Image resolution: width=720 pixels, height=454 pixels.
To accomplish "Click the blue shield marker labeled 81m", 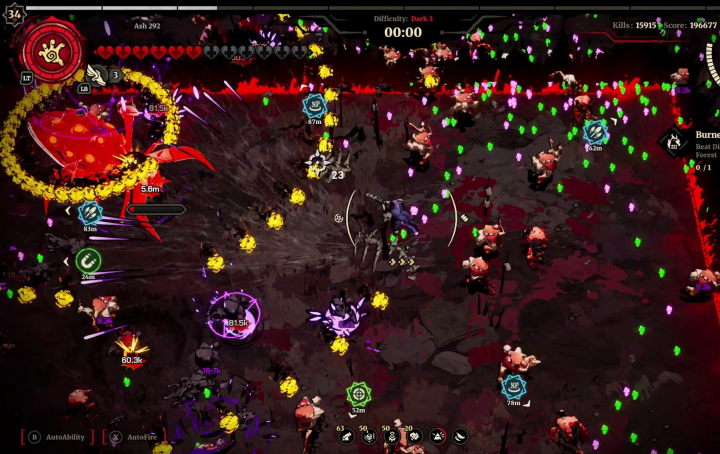I will pos(90,212).
